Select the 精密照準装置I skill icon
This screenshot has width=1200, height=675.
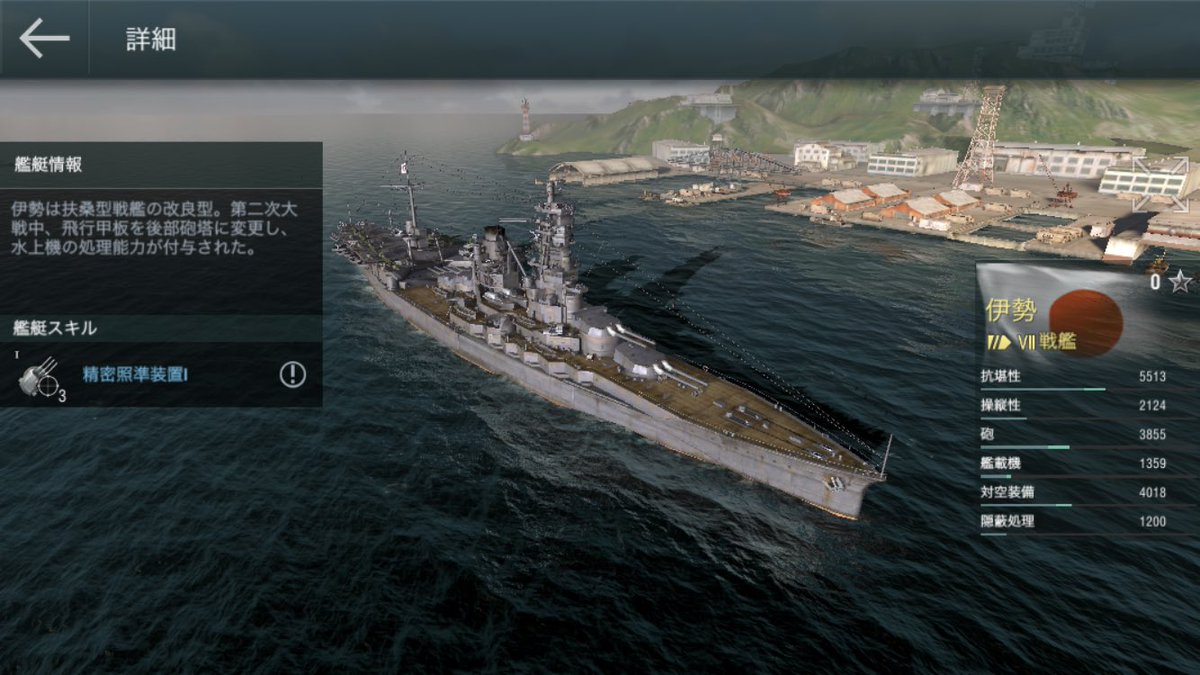[39, 377]
